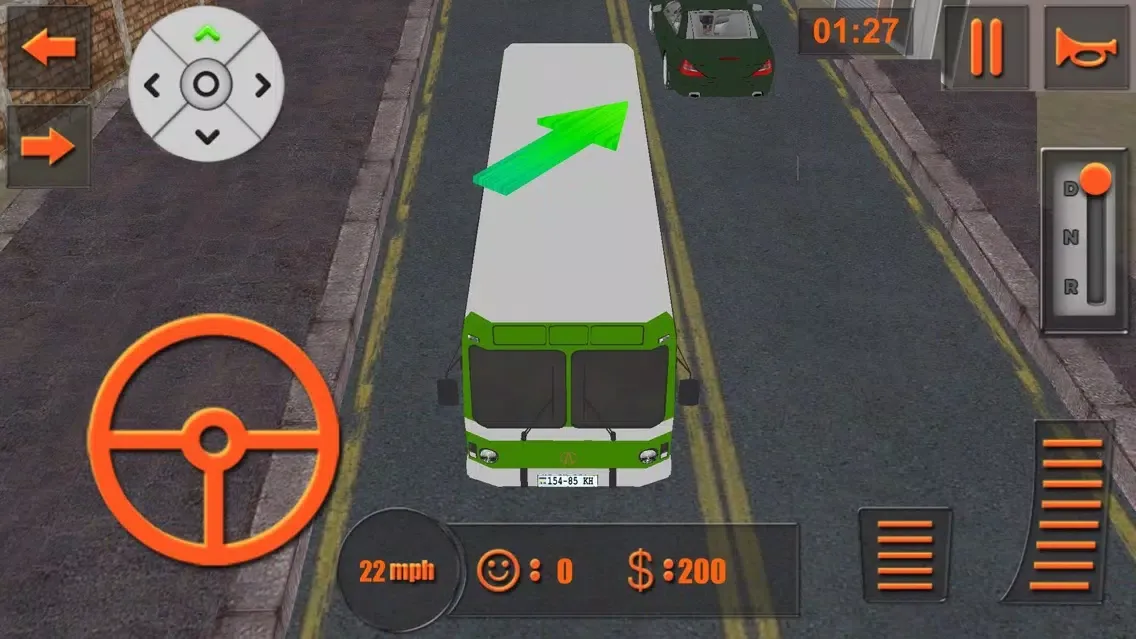
Task: Step on the accelerator pedal
Action: tap(1071, 513)
